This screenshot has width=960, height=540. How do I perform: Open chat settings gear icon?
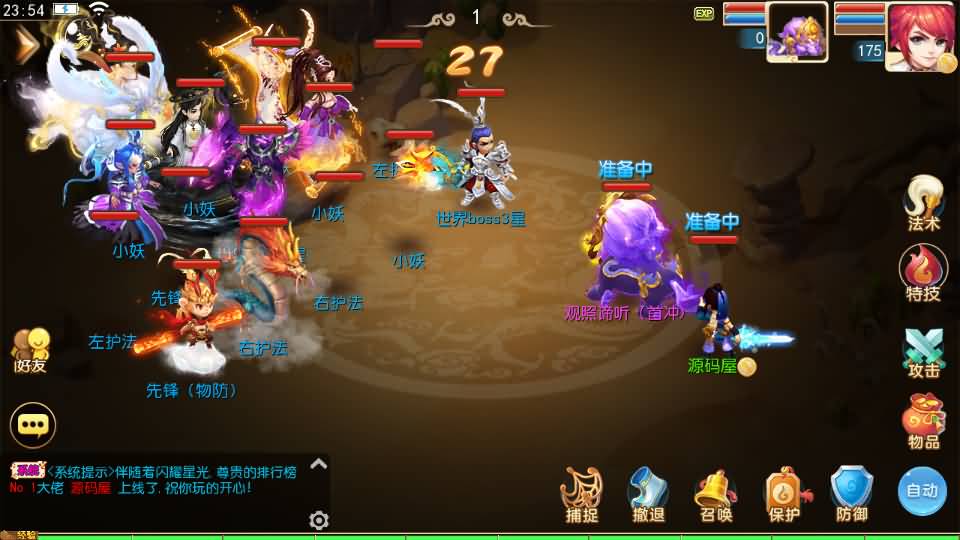pyautogui.click(x=319, y=520)
